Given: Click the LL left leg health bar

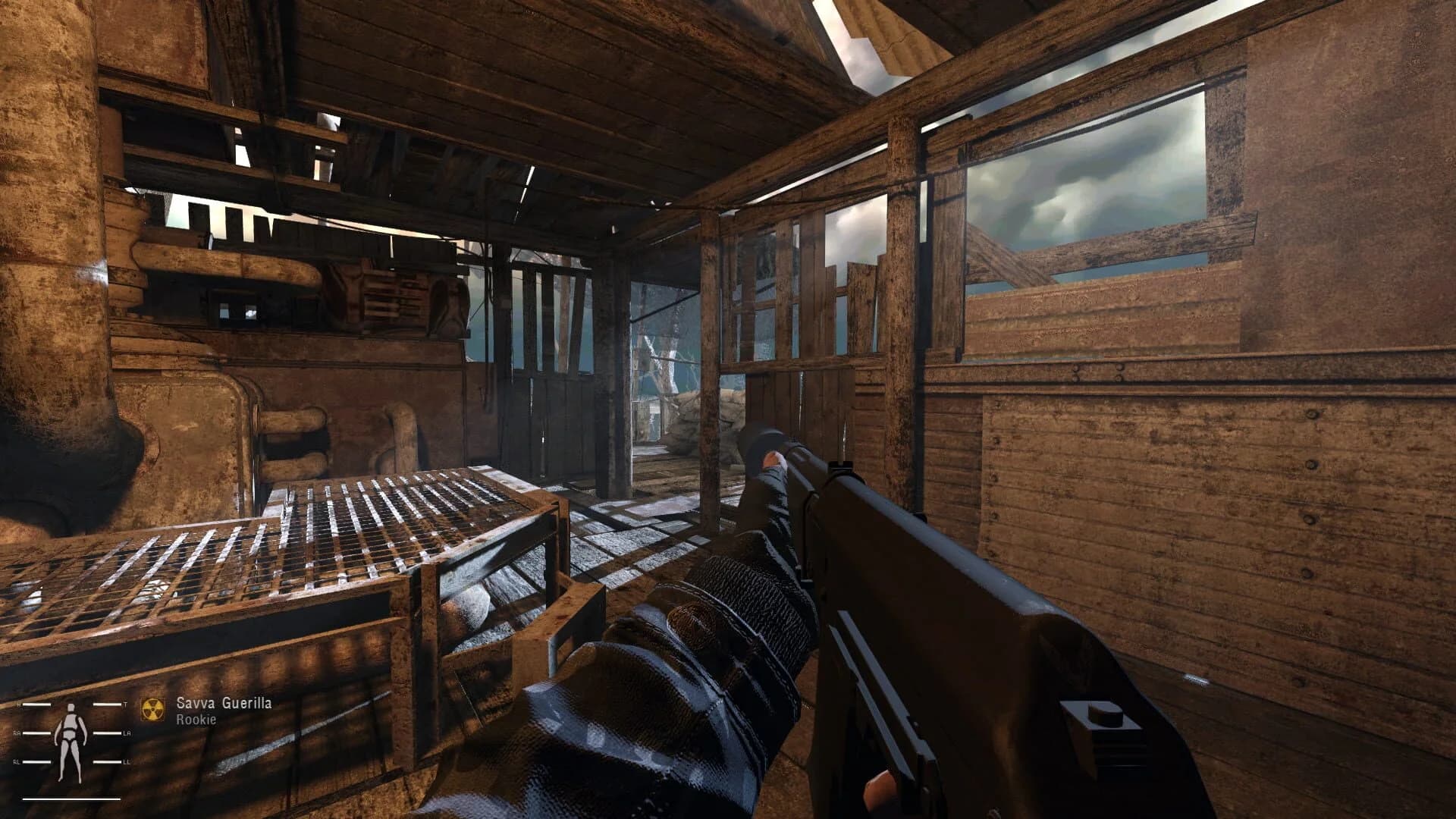Looking at the screenshot, I should [107, 761].
